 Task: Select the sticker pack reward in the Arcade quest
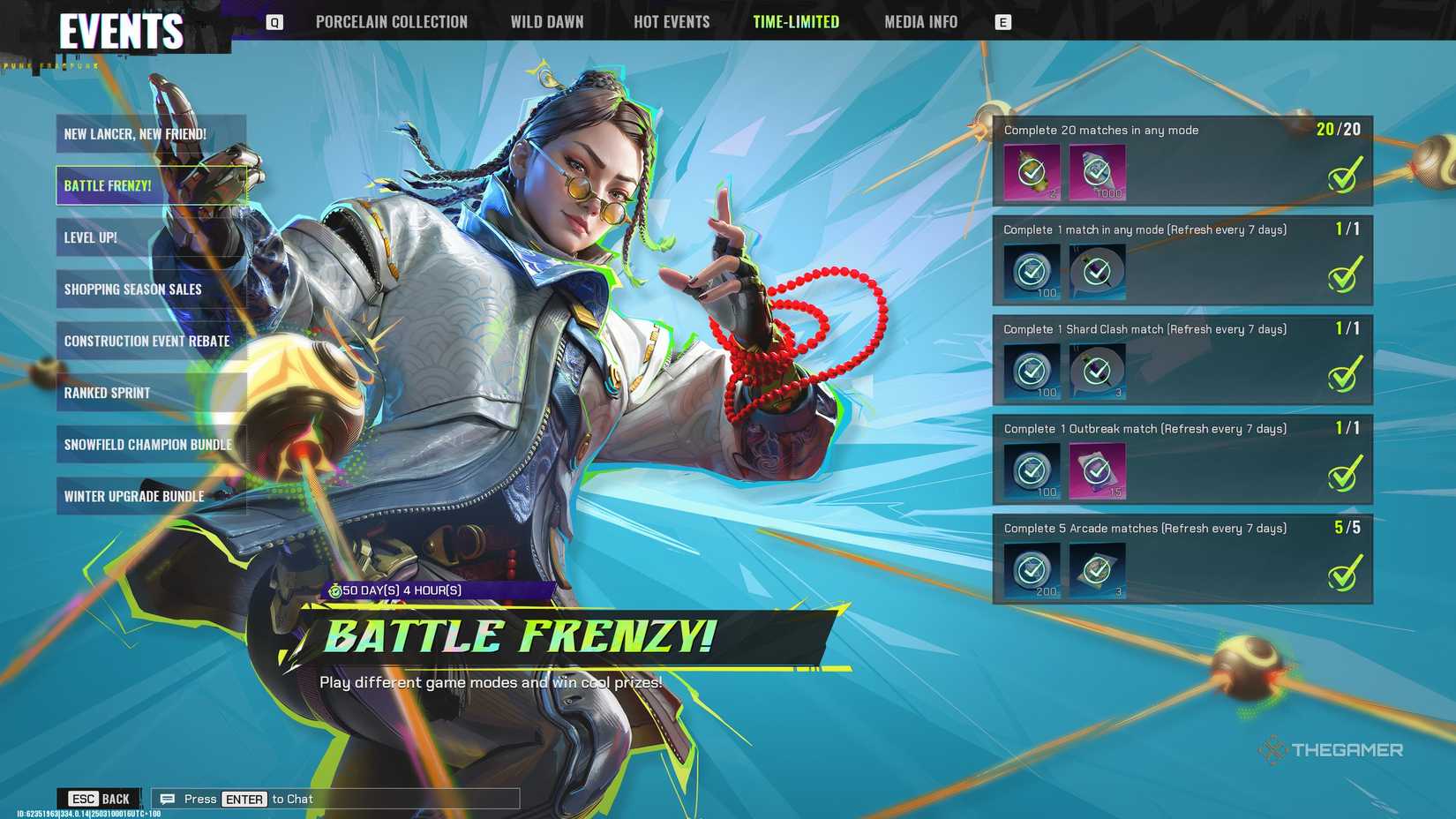point(1097,570)
